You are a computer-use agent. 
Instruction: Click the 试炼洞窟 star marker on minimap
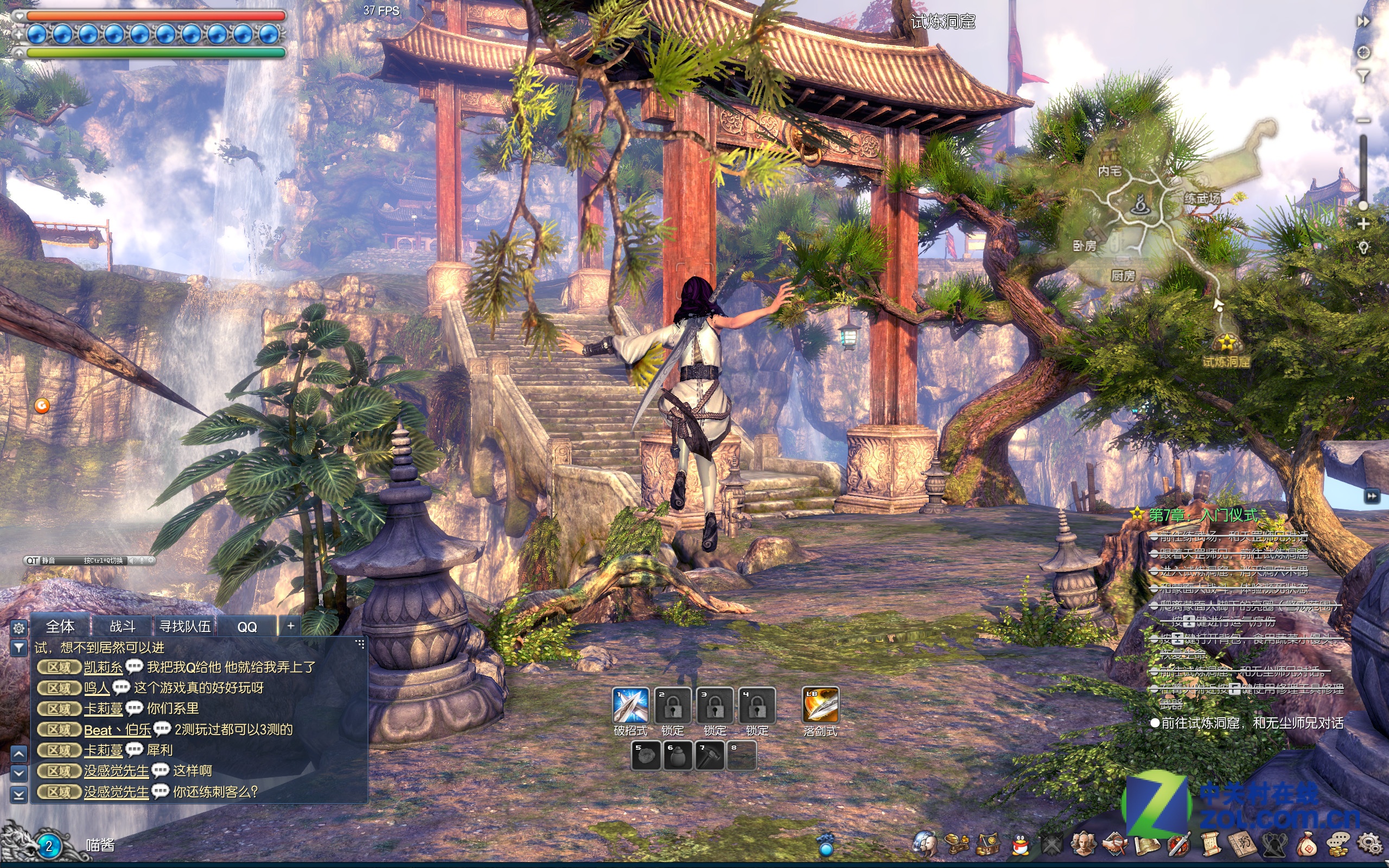coord(1226,343)
